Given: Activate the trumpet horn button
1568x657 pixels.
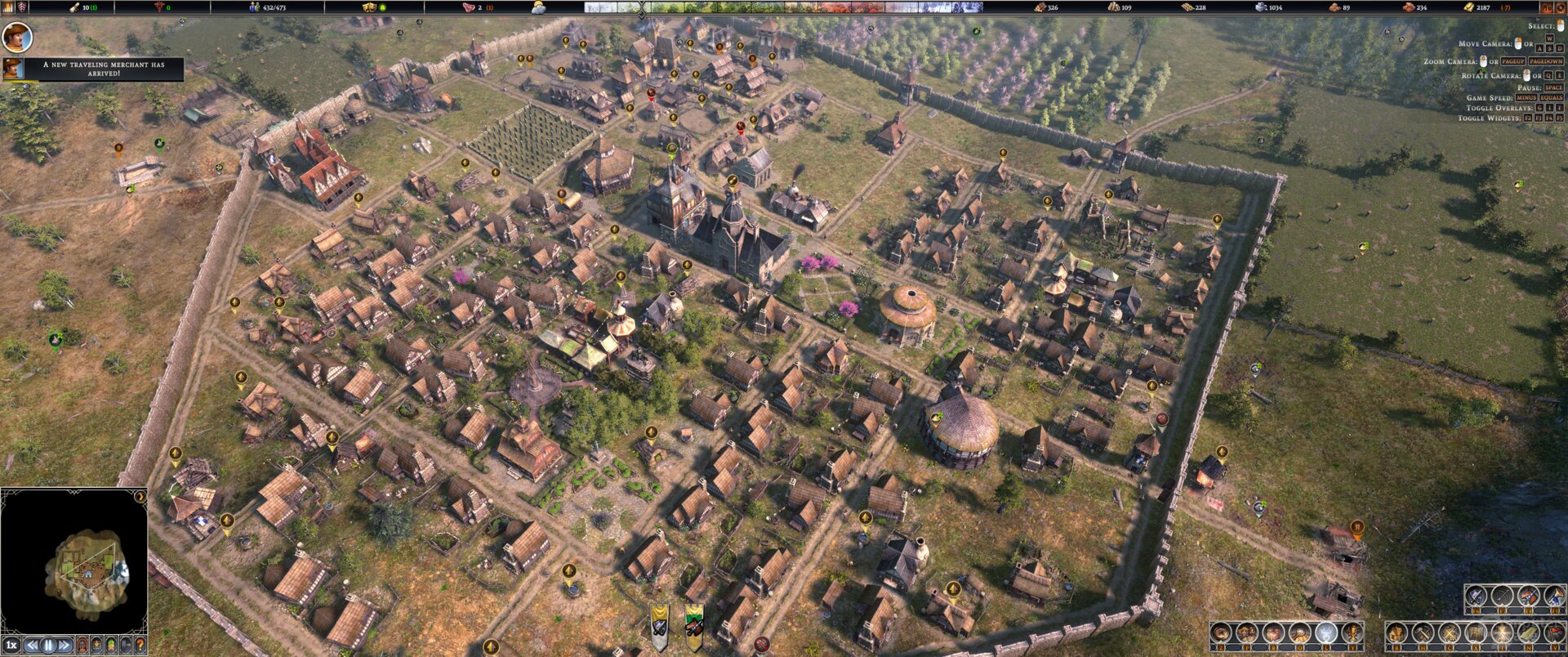Looking at the screenshot, I should click(1553, 597).
